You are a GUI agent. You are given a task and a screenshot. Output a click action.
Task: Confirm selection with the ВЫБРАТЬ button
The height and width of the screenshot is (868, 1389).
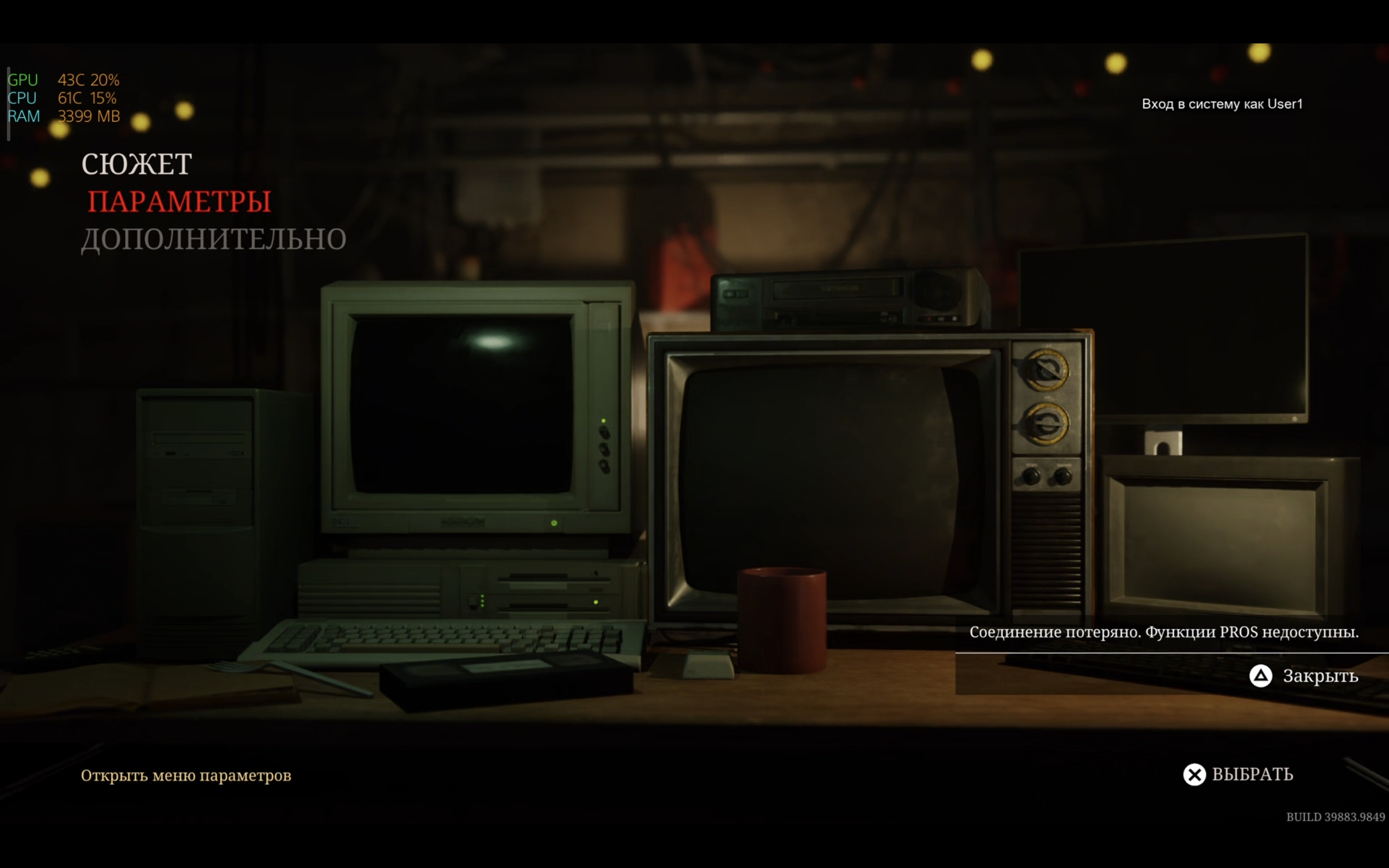point(1239,774)
